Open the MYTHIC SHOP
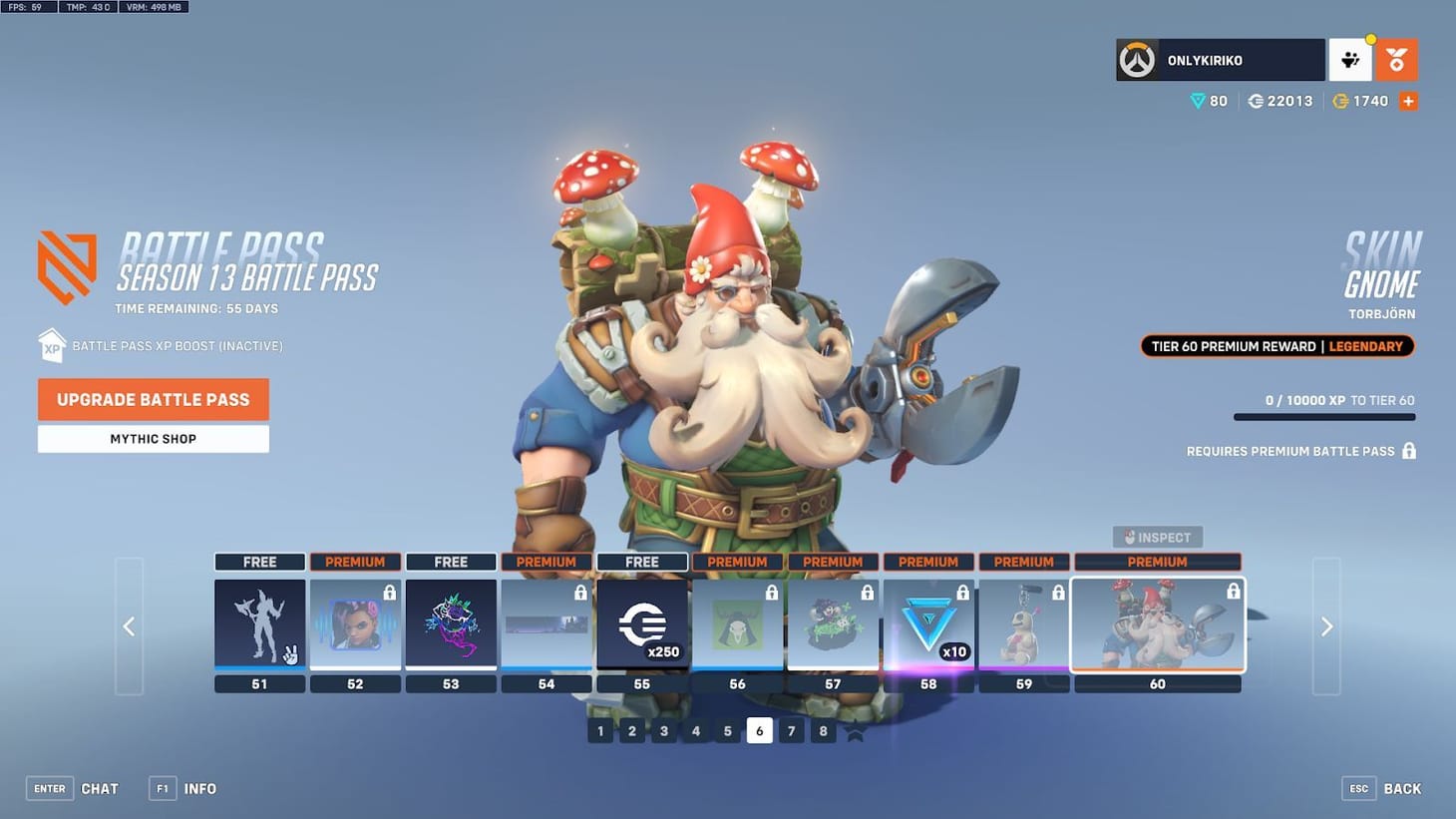 (x=153, y=439)
